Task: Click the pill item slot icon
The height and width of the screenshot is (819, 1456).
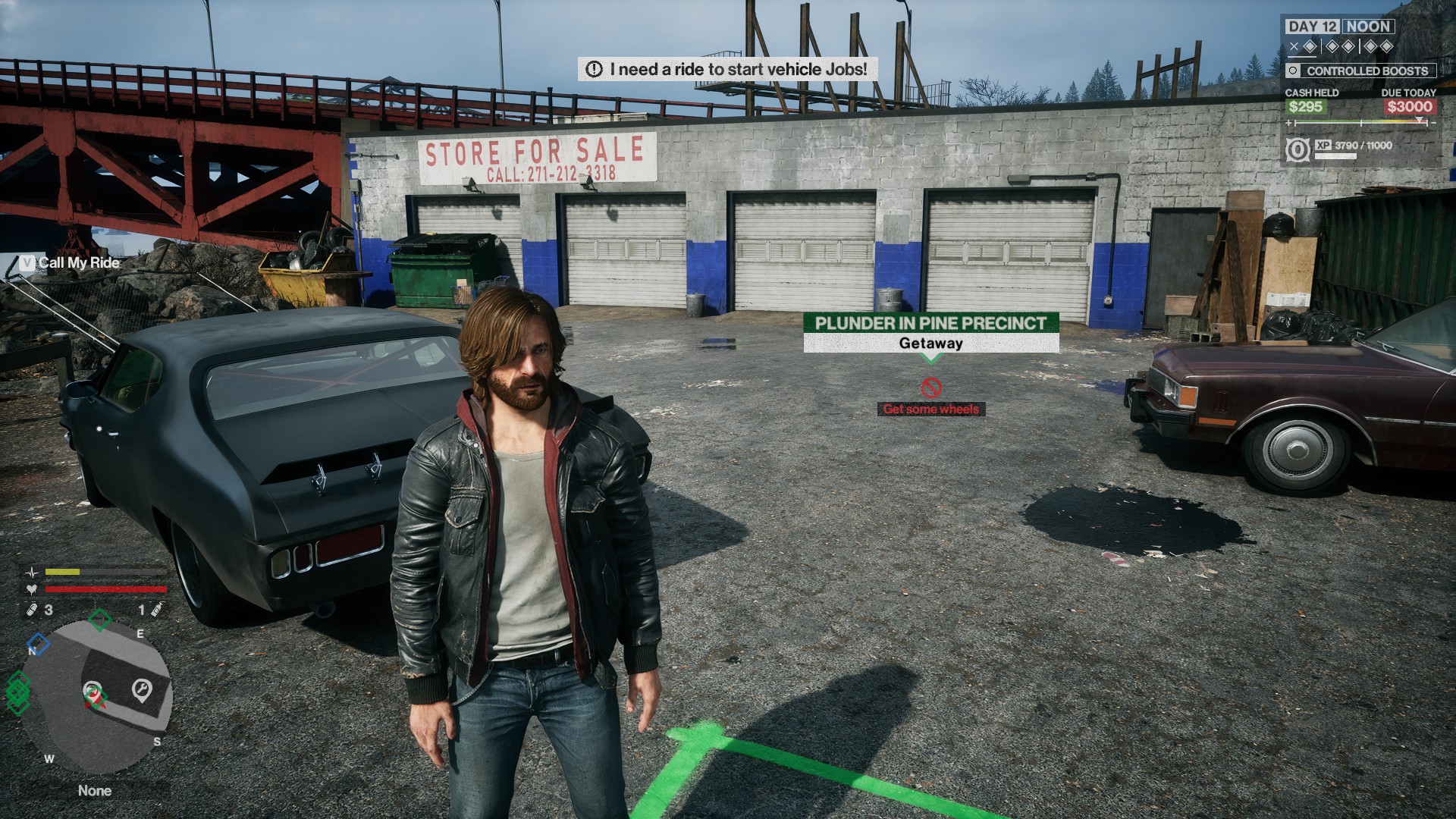Action: pos(32,610)
